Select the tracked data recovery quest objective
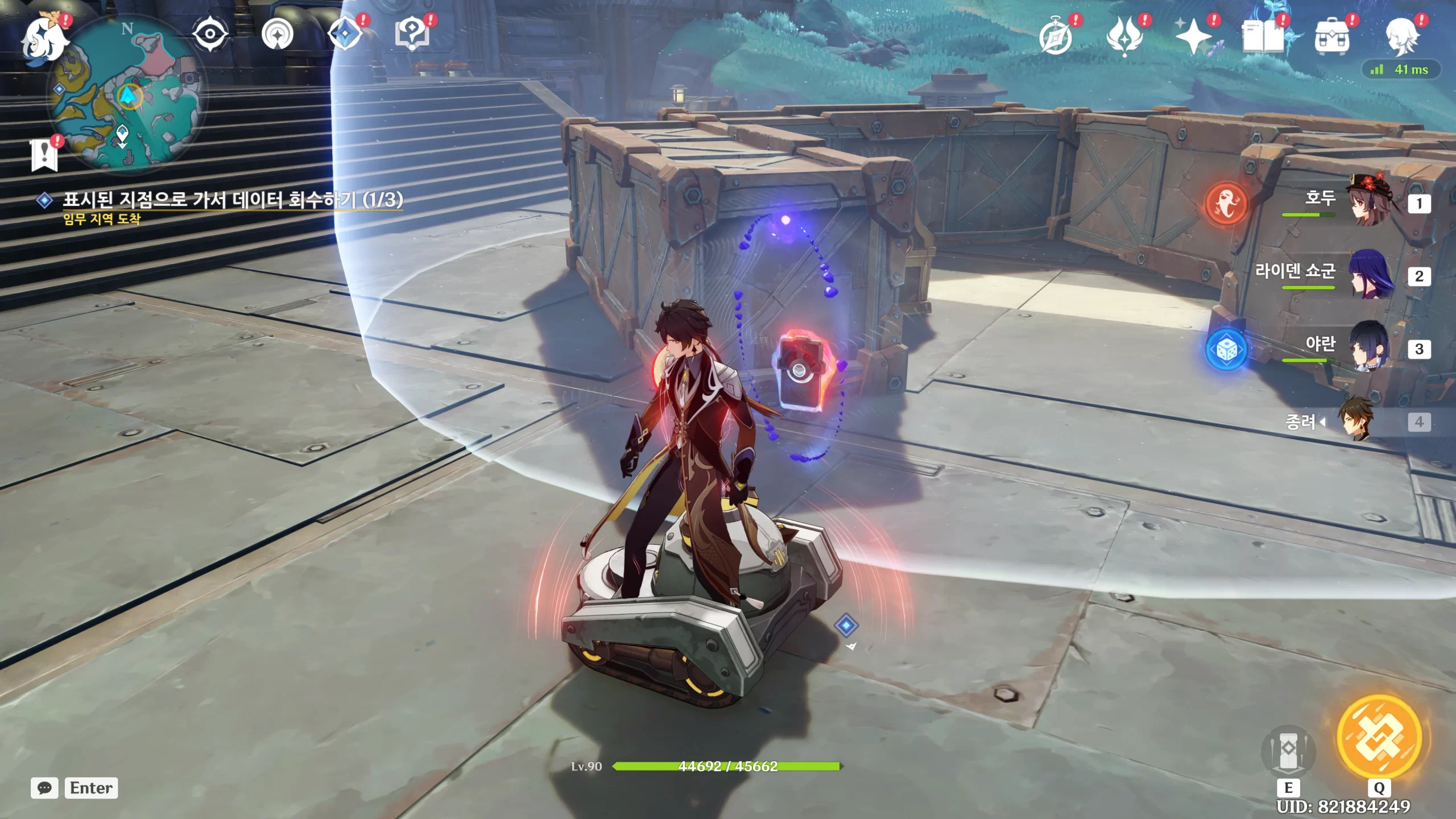The height and width of the screenshot is (819, 1456). click(x=232, y=200)
